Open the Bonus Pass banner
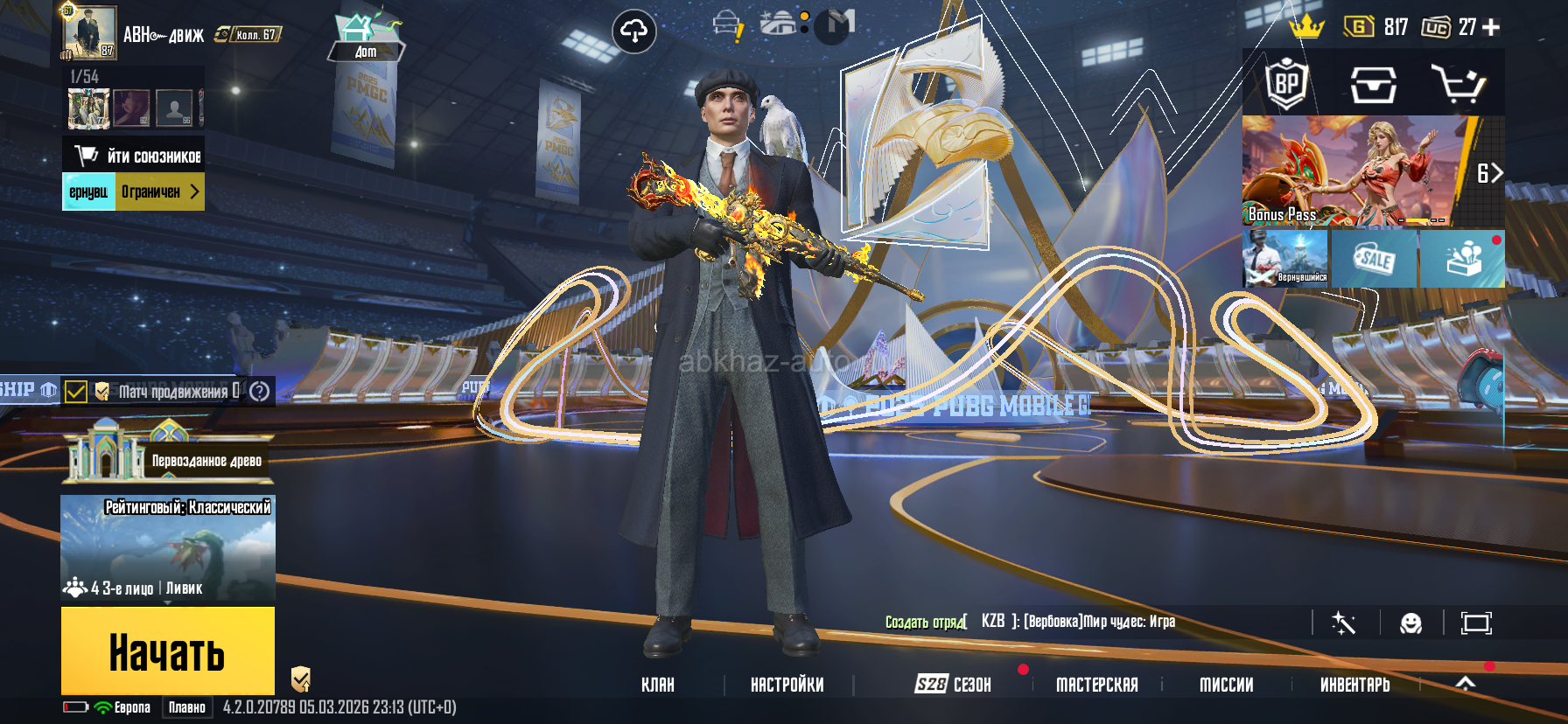Viewport: 1568px width, 724px height. 1354,171
